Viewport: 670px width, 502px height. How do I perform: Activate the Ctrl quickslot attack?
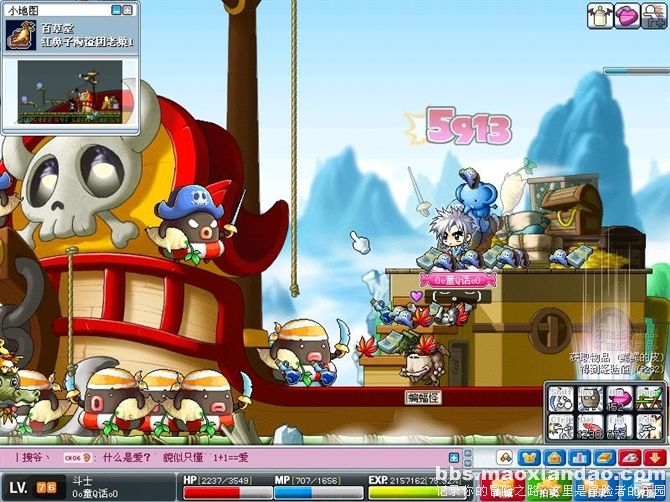pyautogui.click(x=561, y=428)
